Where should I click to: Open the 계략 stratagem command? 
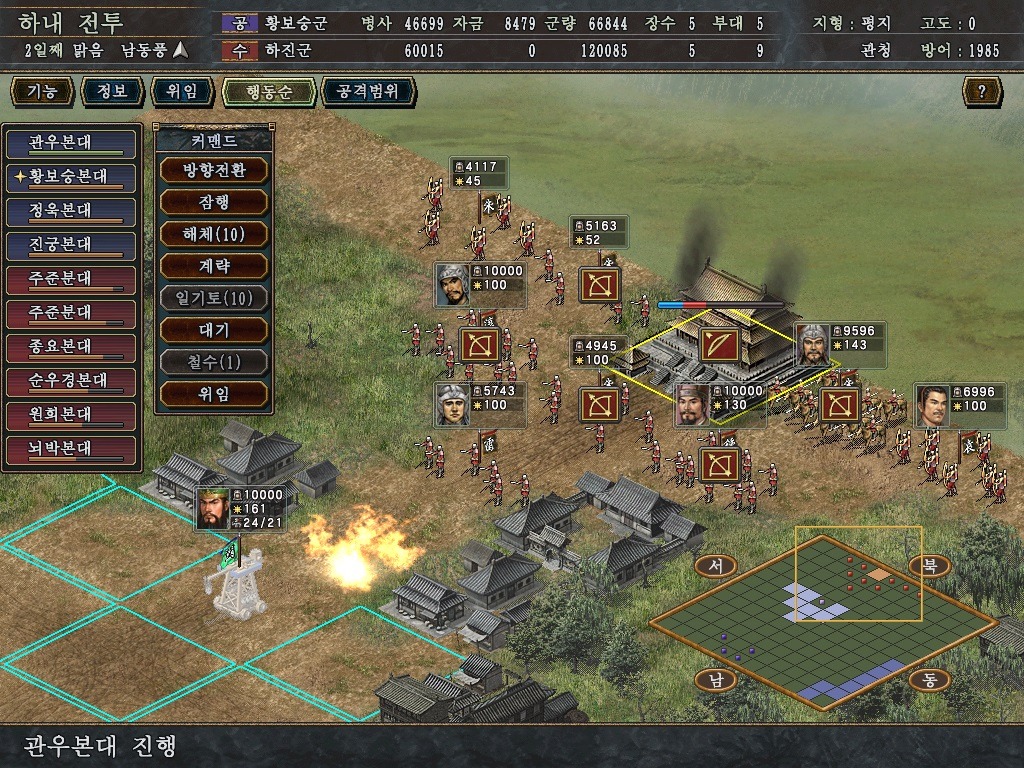click(213, 266)
